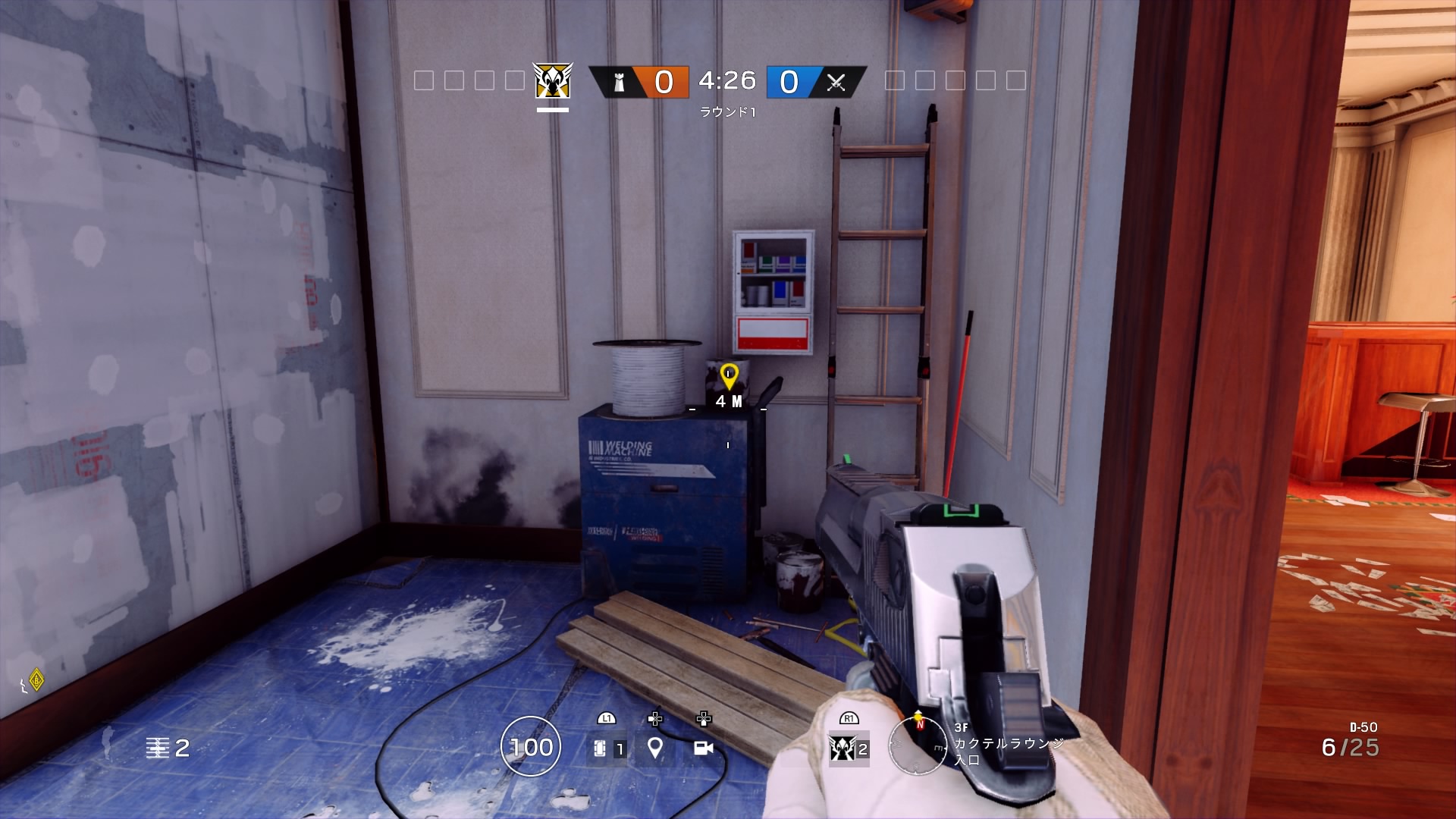Select the Black Eye camera gadget icon with count 2
The image size is (1456, 819).
[x=844, y=748]
